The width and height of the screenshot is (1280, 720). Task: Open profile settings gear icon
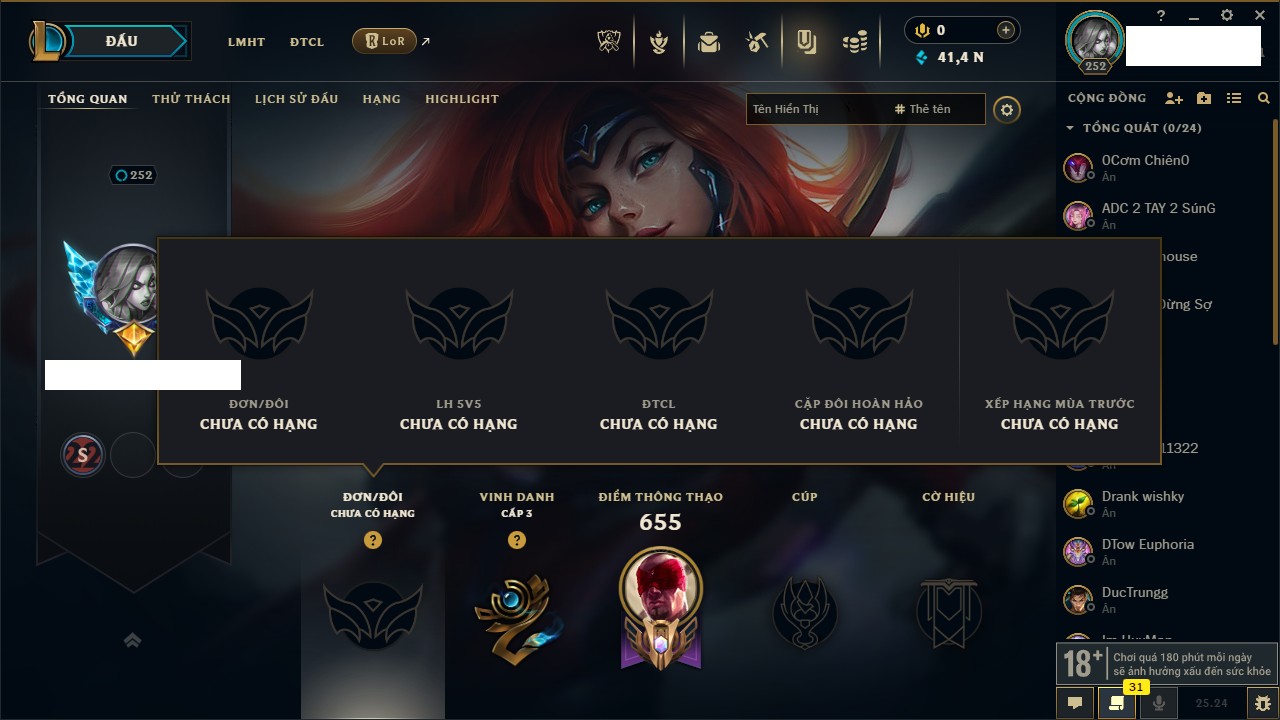[x=1007, y=110]
